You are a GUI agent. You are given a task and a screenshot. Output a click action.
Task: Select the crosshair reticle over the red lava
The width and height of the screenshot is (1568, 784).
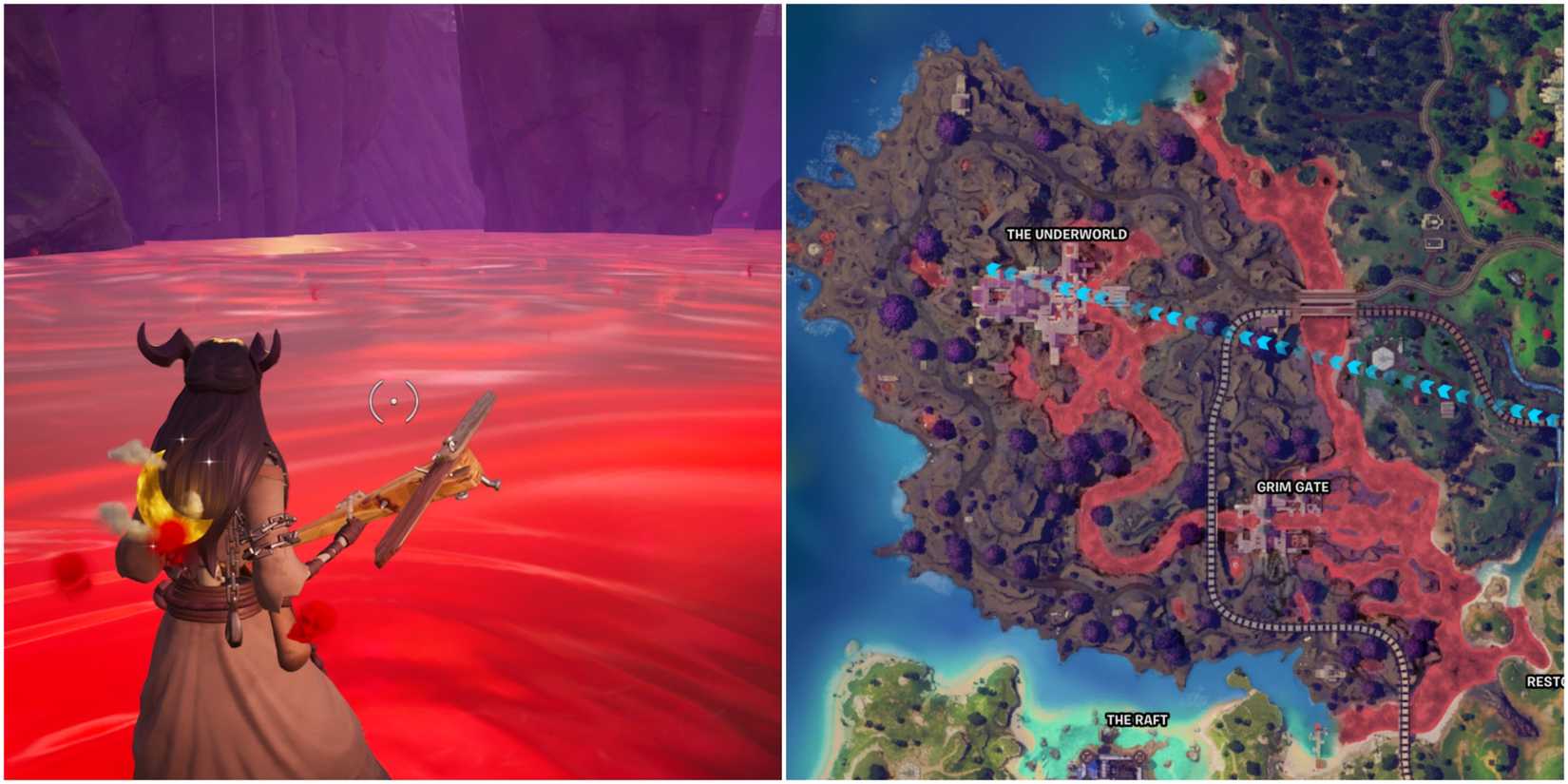pyautogui.click(x=392, y=400)
